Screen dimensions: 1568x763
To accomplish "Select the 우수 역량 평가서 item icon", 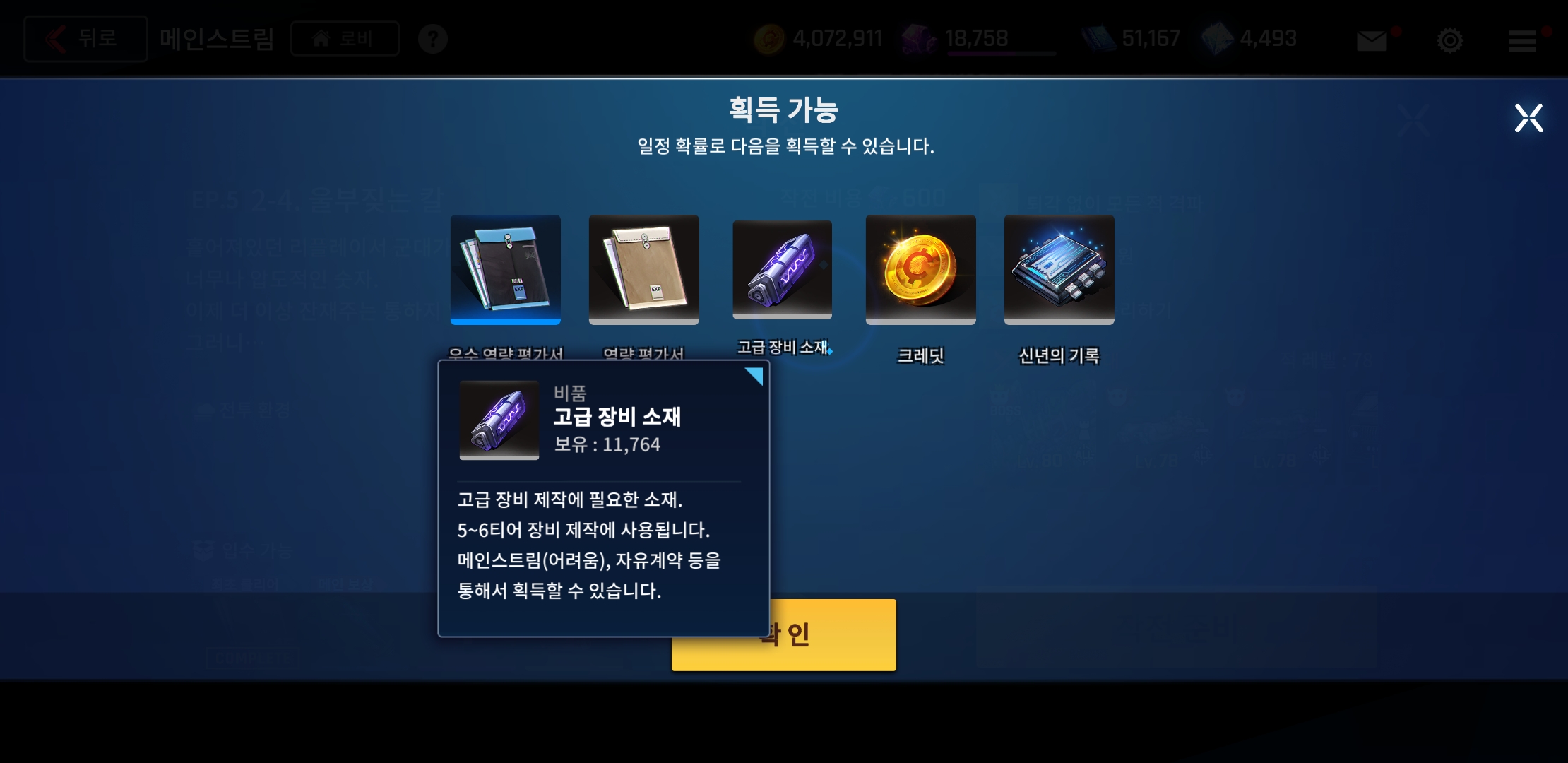I will pos(505,269).
